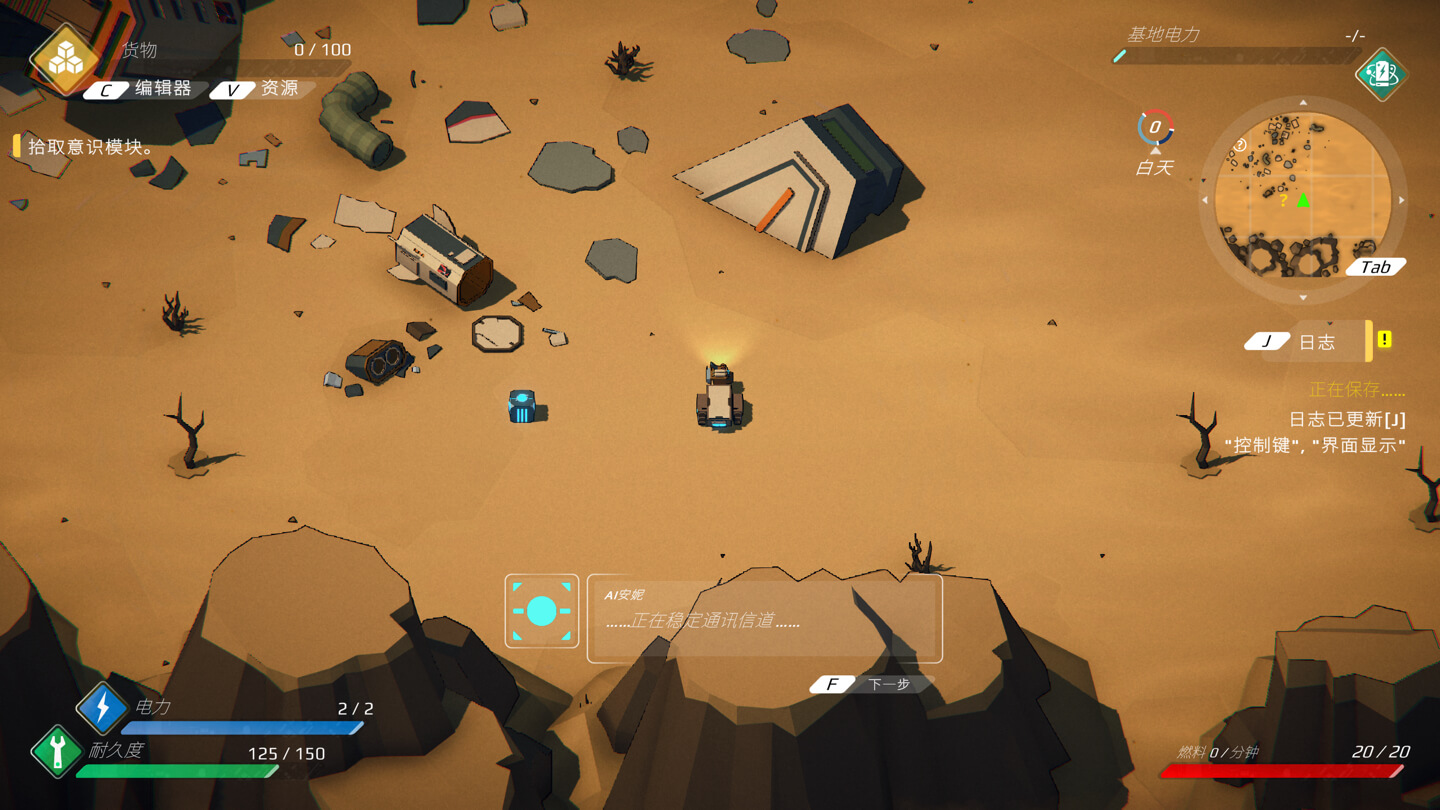Screen dimensions: 1440x810
Task: Click the yellow exclamation log alert
Action: pyautogui.click(x=1385, y=340)
